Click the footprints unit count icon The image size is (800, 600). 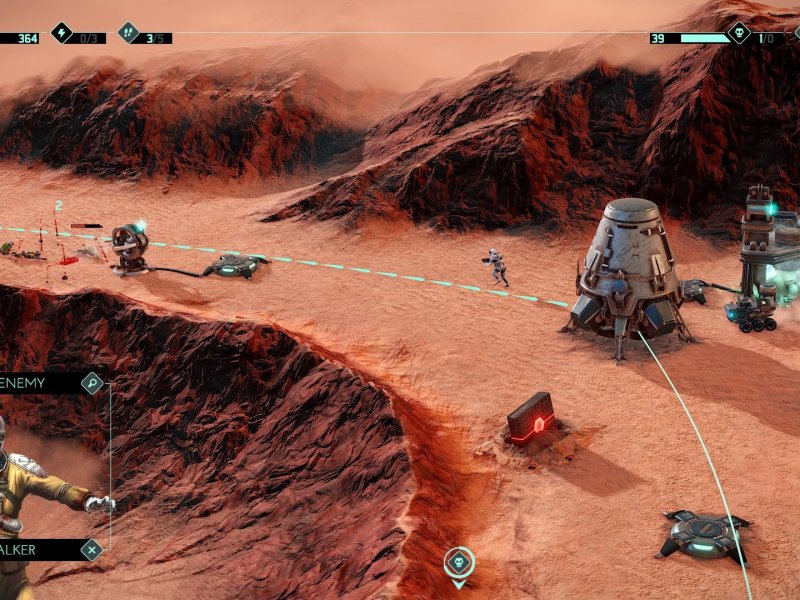129,33
